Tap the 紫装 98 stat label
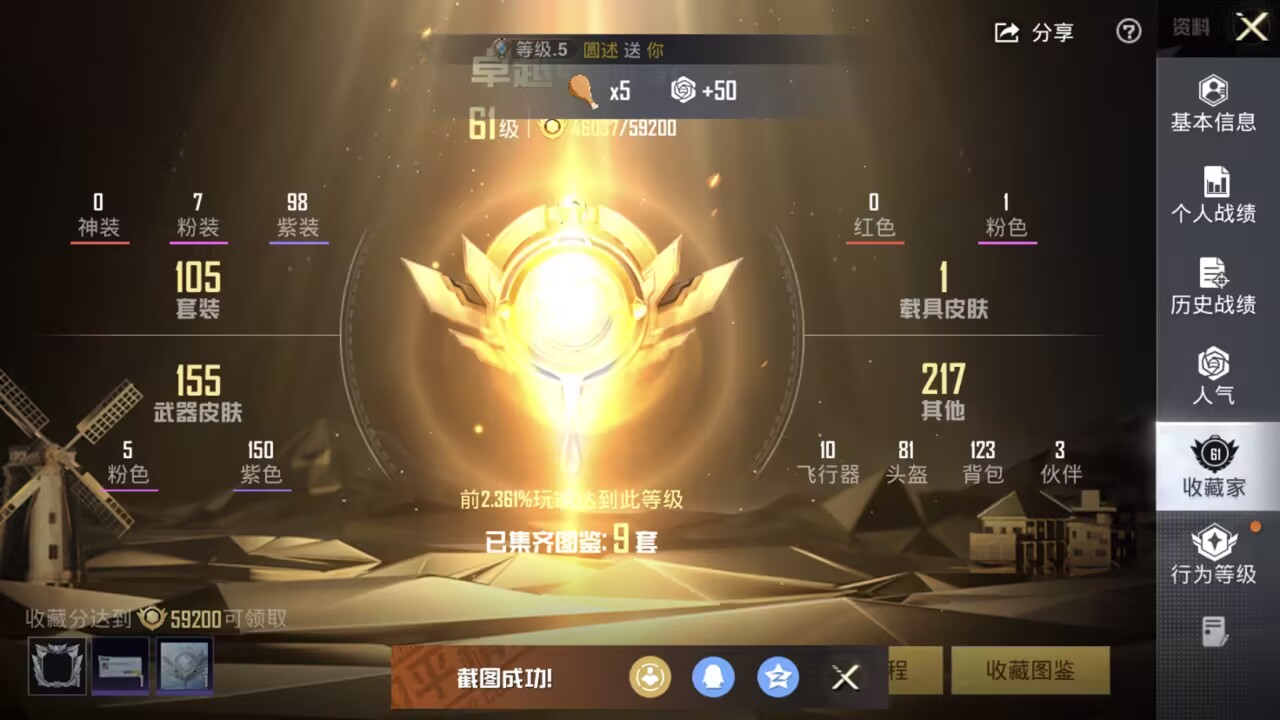This screenshot has width=1280, height=720. tap(297, 212)
